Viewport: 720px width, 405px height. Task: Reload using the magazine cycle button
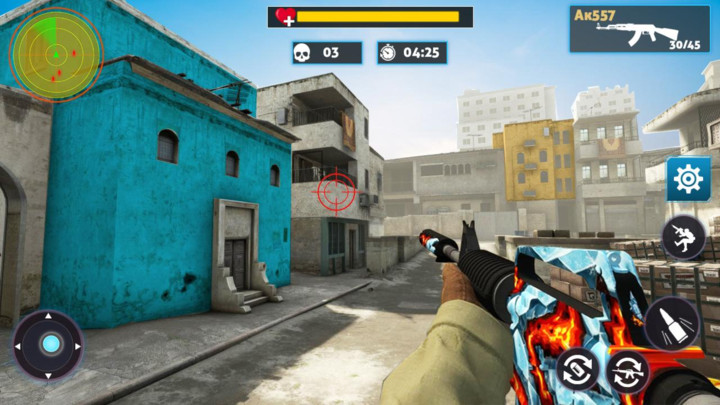coord(577,369)
